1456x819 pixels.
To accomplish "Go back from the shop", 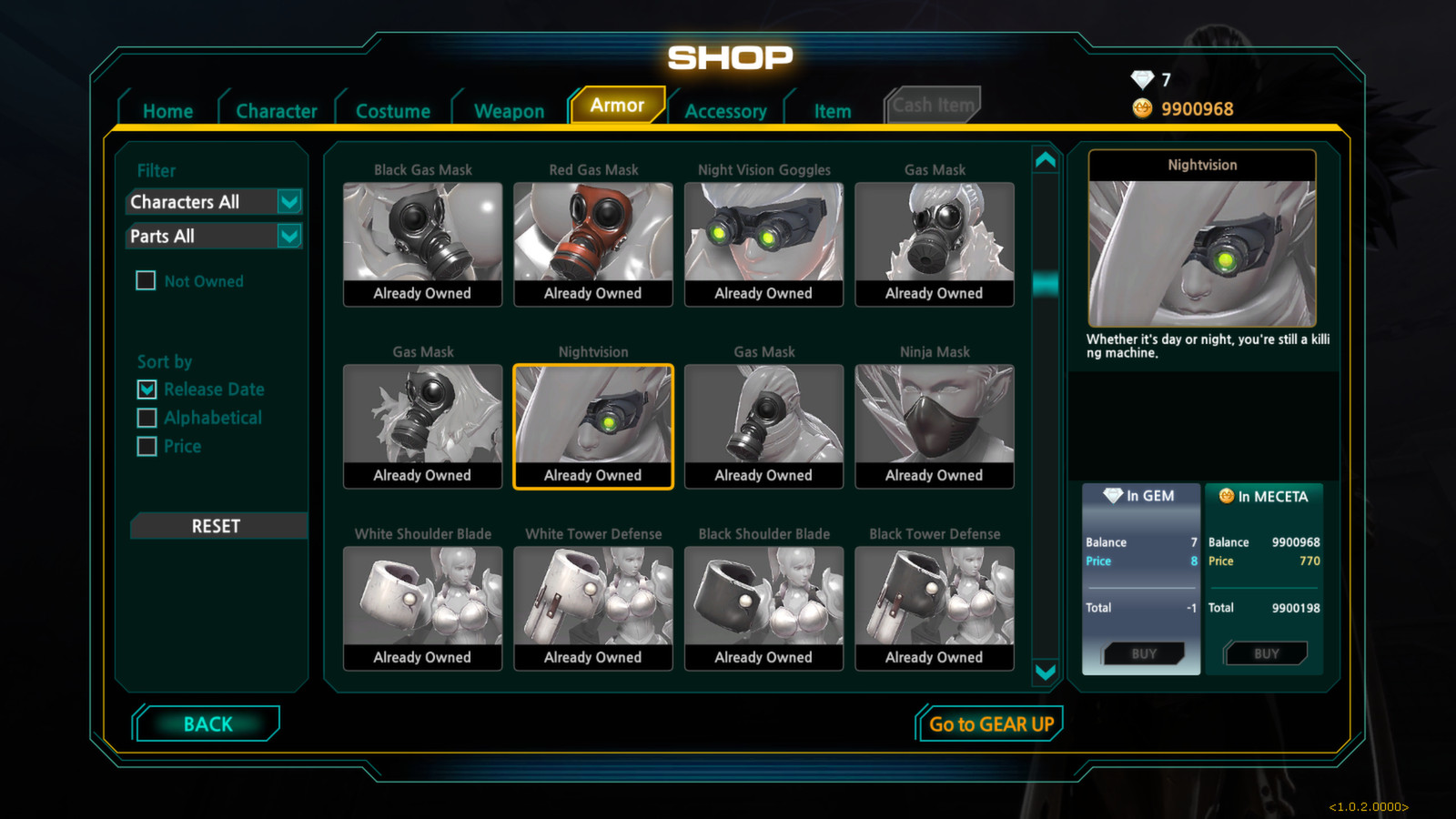I will [207, 724].
